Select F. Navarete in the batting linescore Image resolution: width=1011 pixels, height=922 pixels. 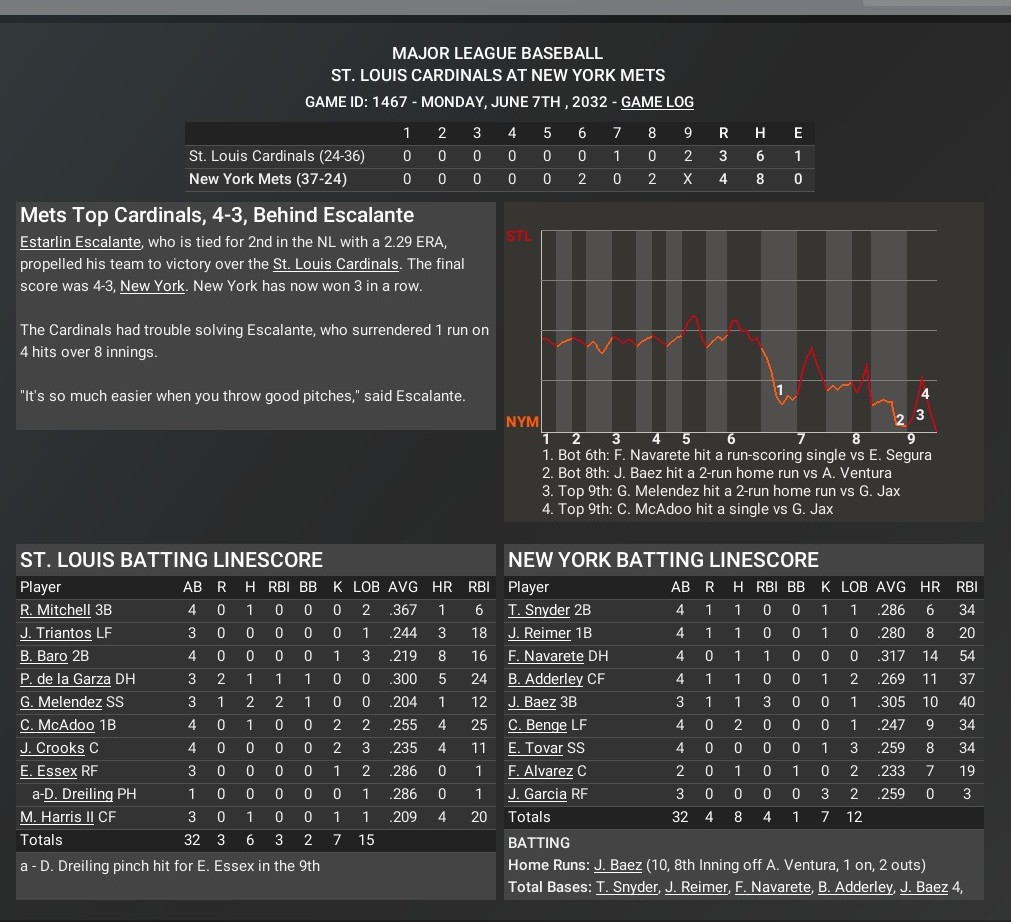tap(546, 656)
